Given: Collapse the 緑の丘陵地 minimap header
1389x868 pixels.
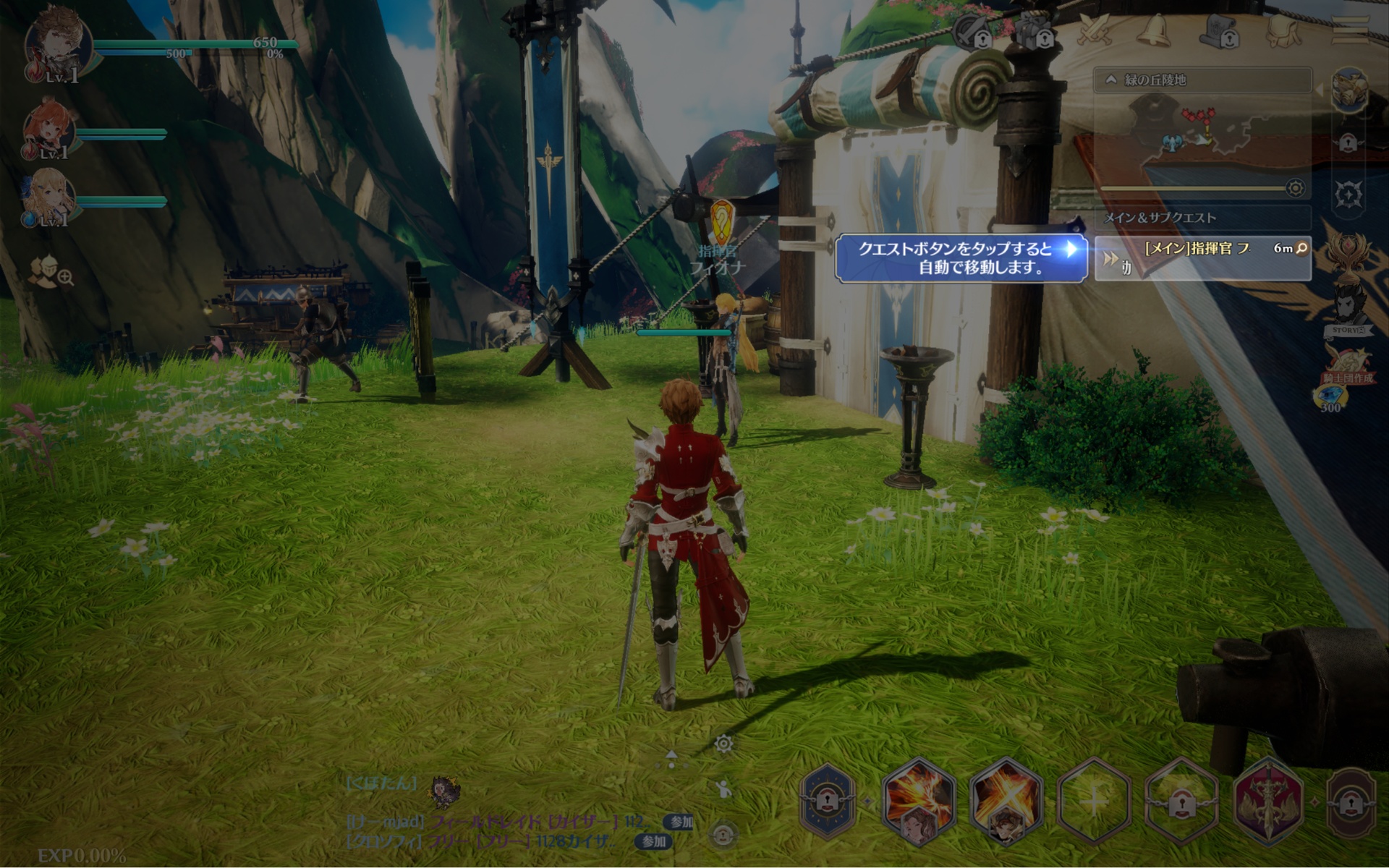Looking at the screenshot, I should (x=1111, y=80).
